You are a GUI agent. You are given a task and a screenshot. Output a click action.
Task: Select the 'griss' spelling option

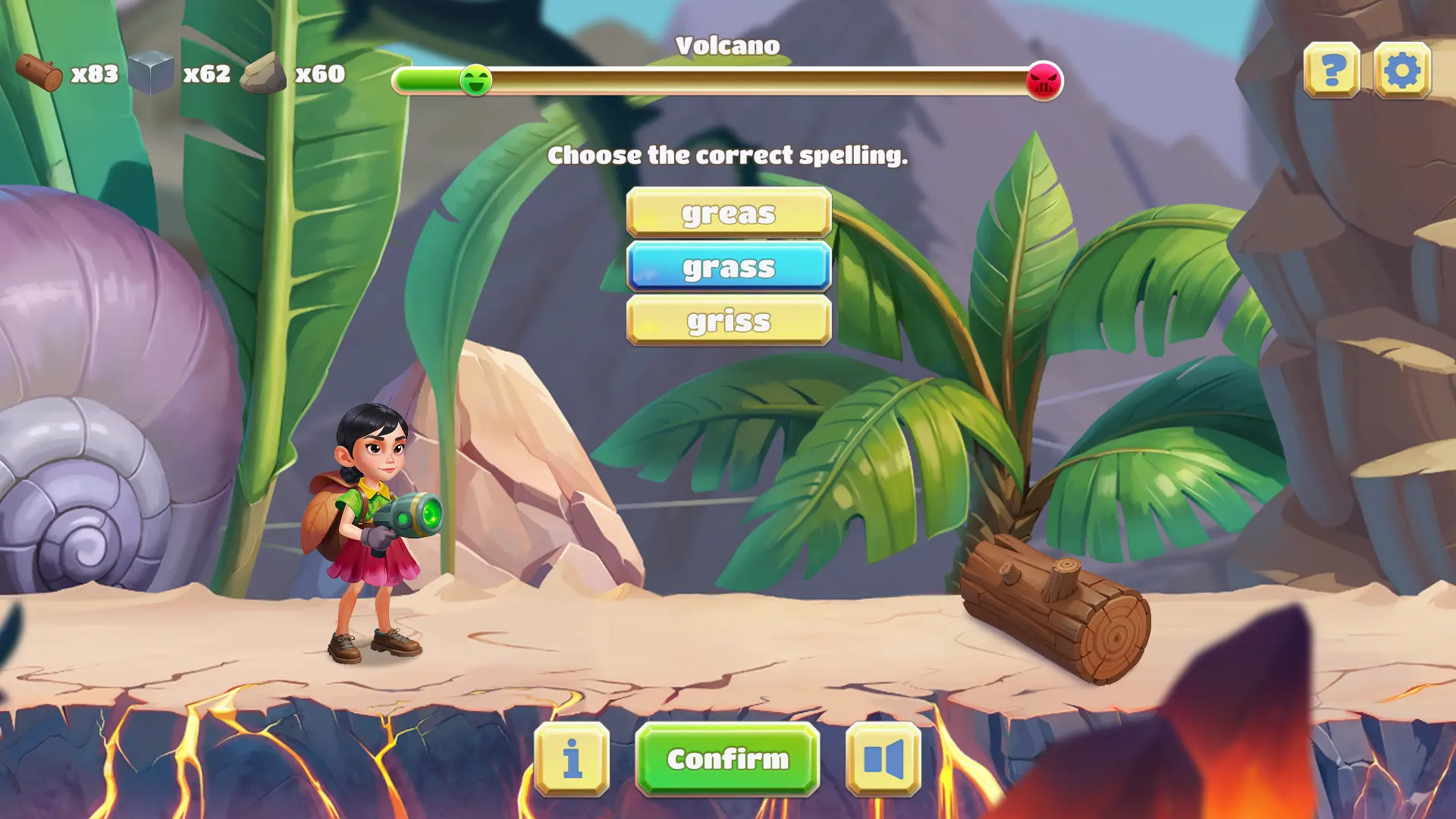(727, 321)
